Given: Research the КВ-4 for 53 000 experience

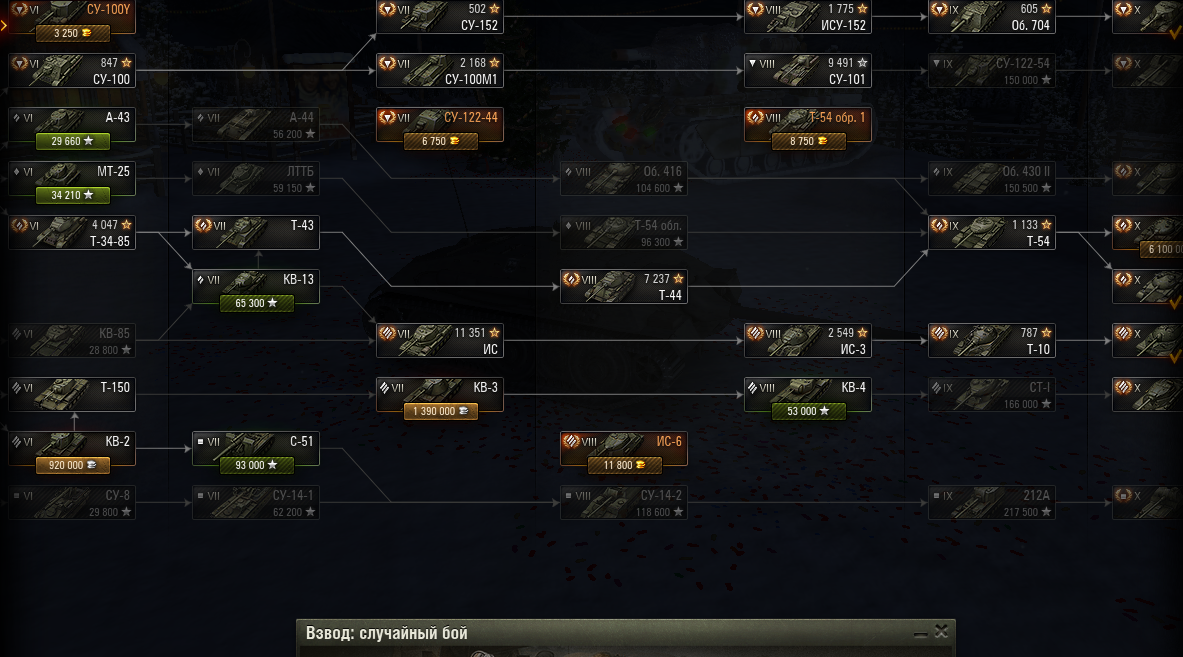Looking at the screenshot, I should [808, 411].
